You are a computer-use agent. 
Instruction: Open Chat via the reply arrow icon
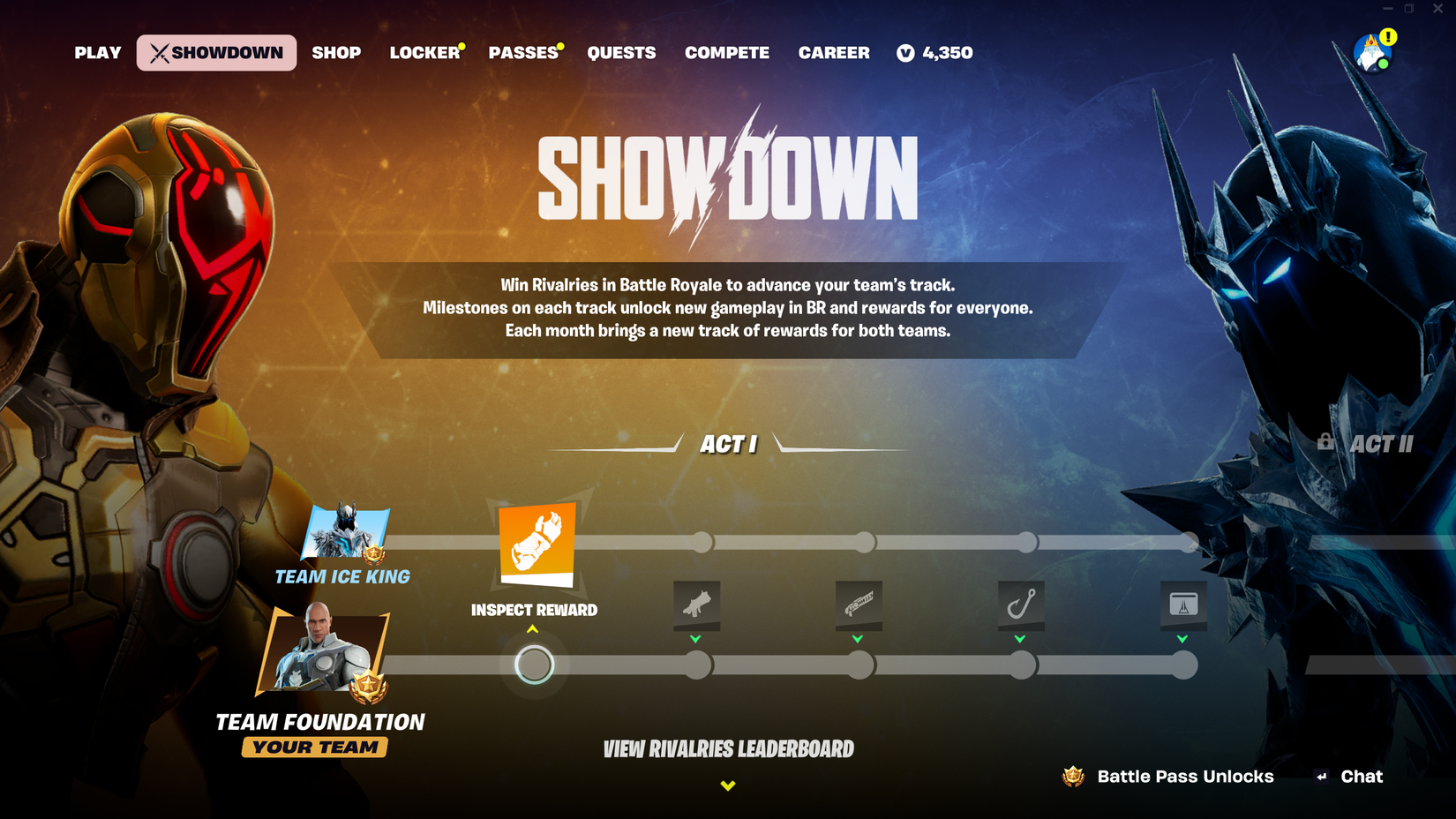[x=1320, y=777]
